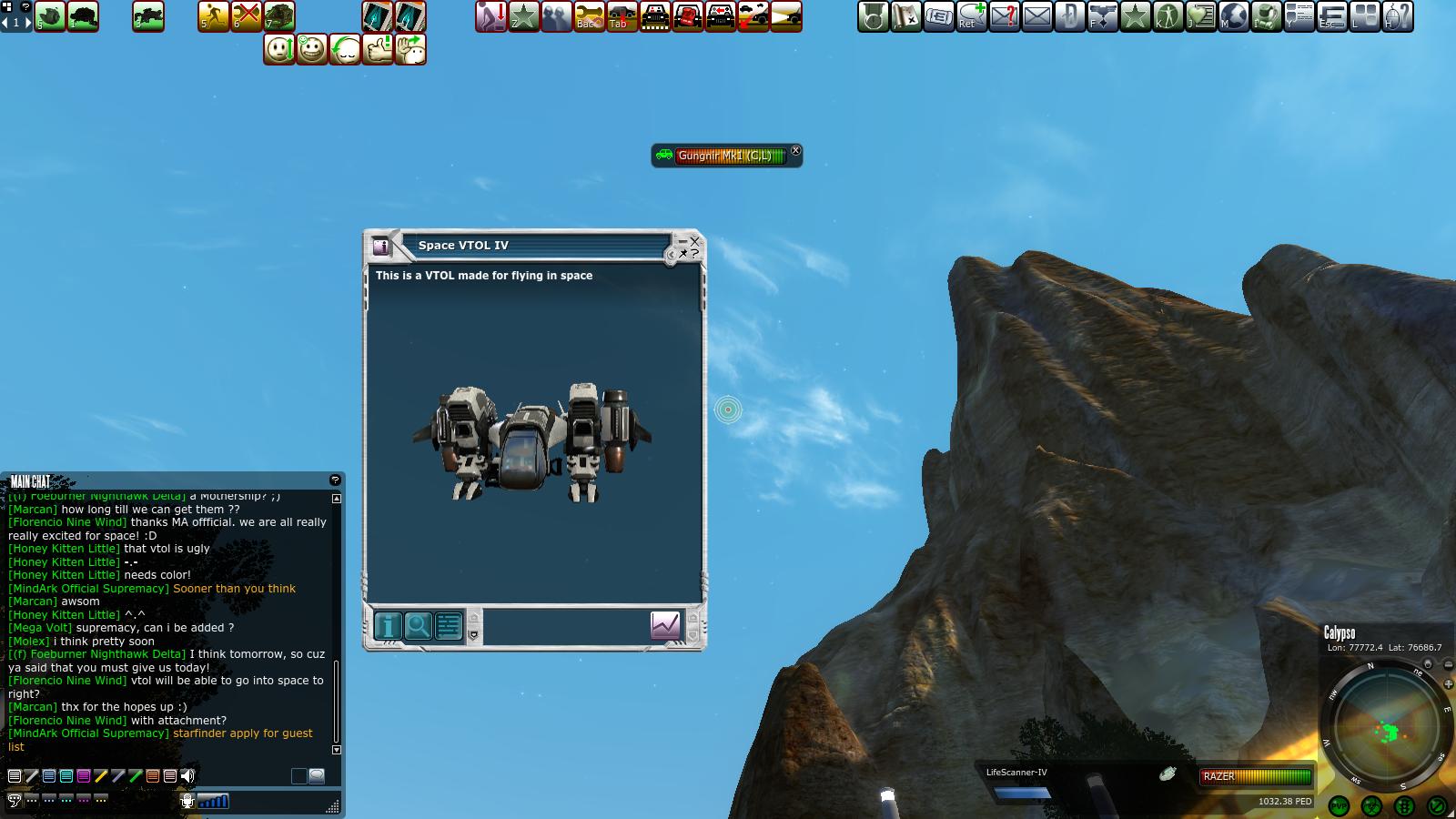Open the market value chart button
Viewport: 1456px width, 819px height.
[x=665, y=625]
